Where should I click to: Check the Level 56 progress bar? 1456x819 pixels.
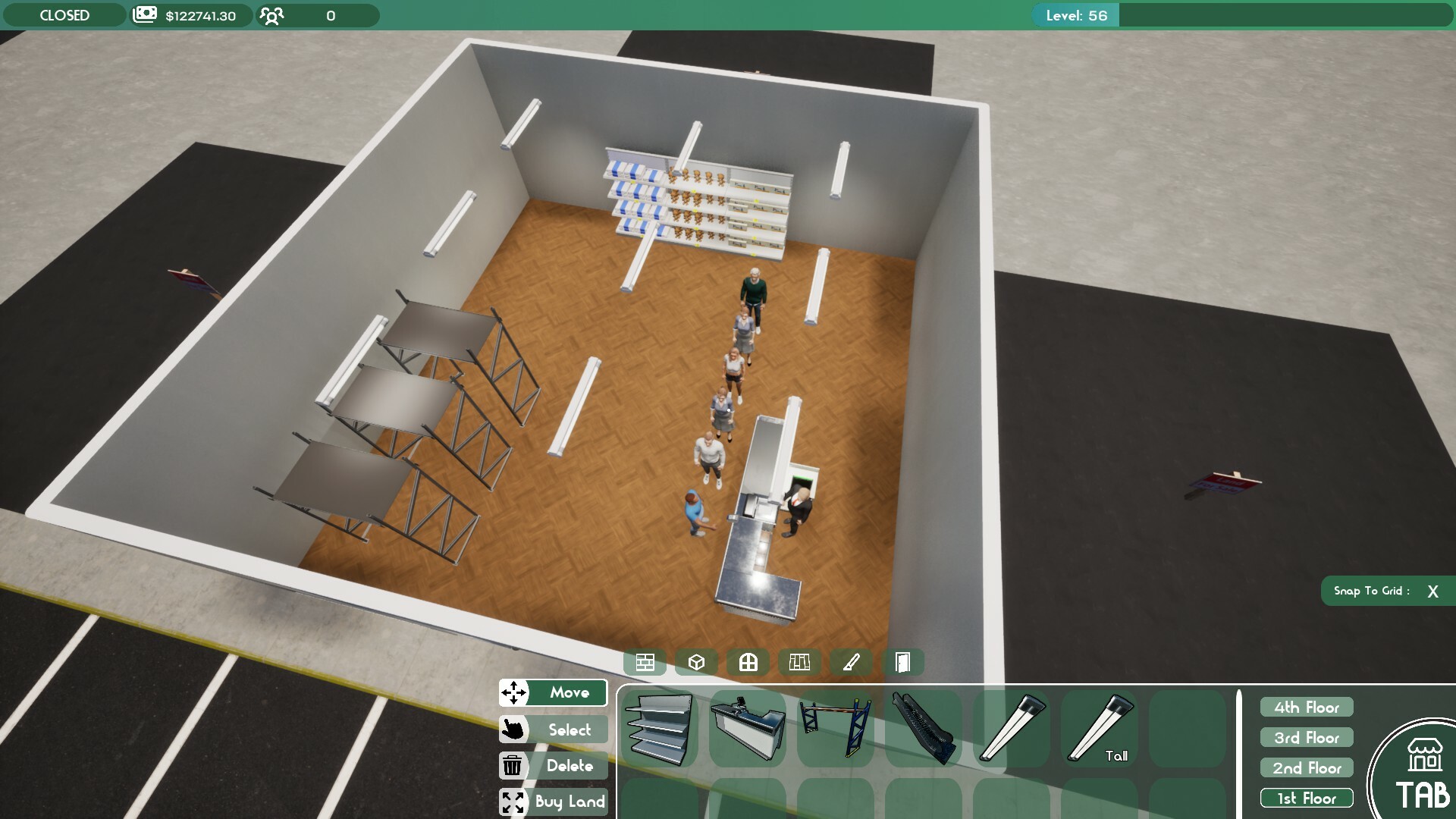tap(1075, 14)
